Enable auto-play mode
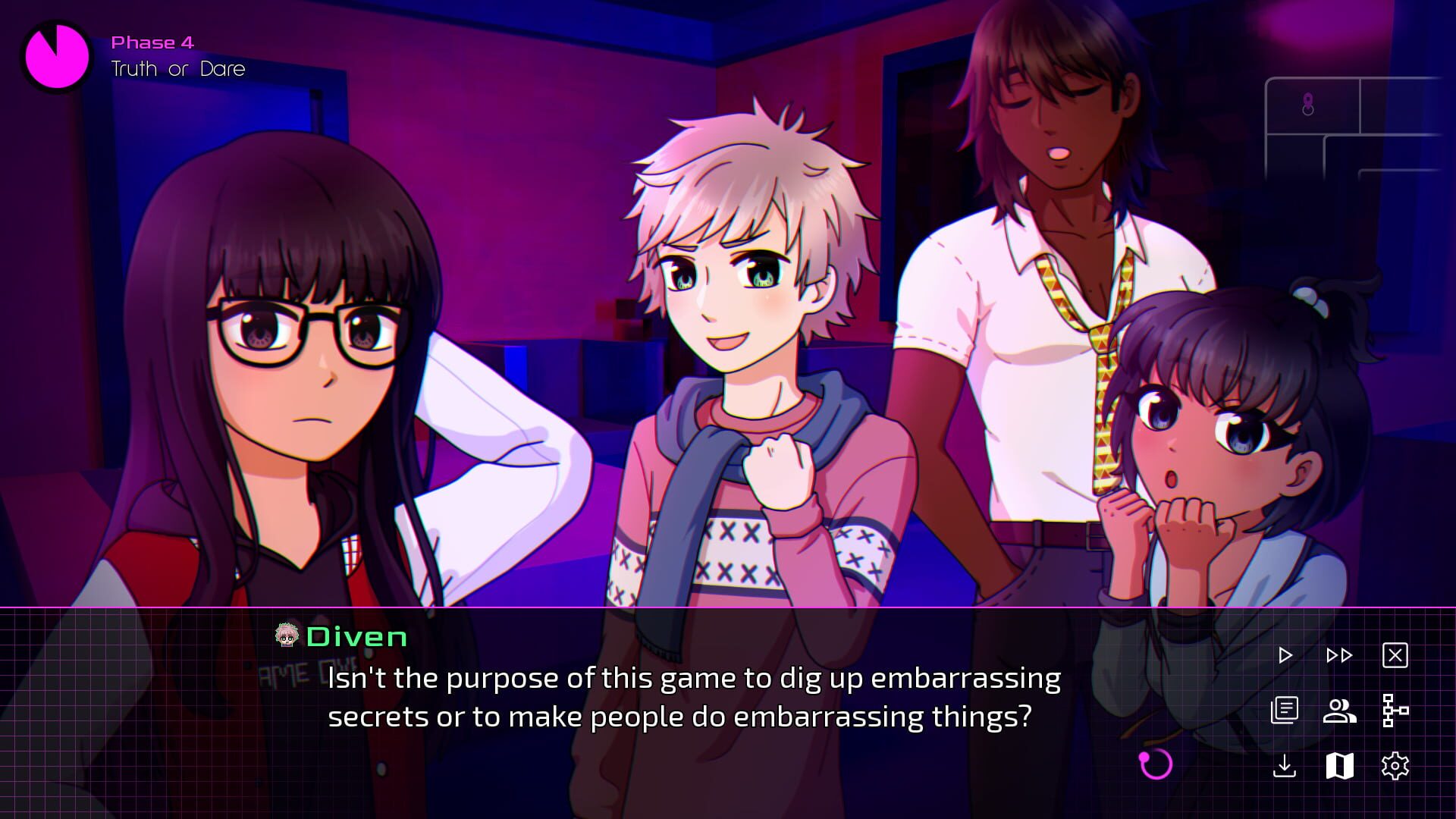The height and width of the screenshot is (819, 1456). pos(1285,654)
